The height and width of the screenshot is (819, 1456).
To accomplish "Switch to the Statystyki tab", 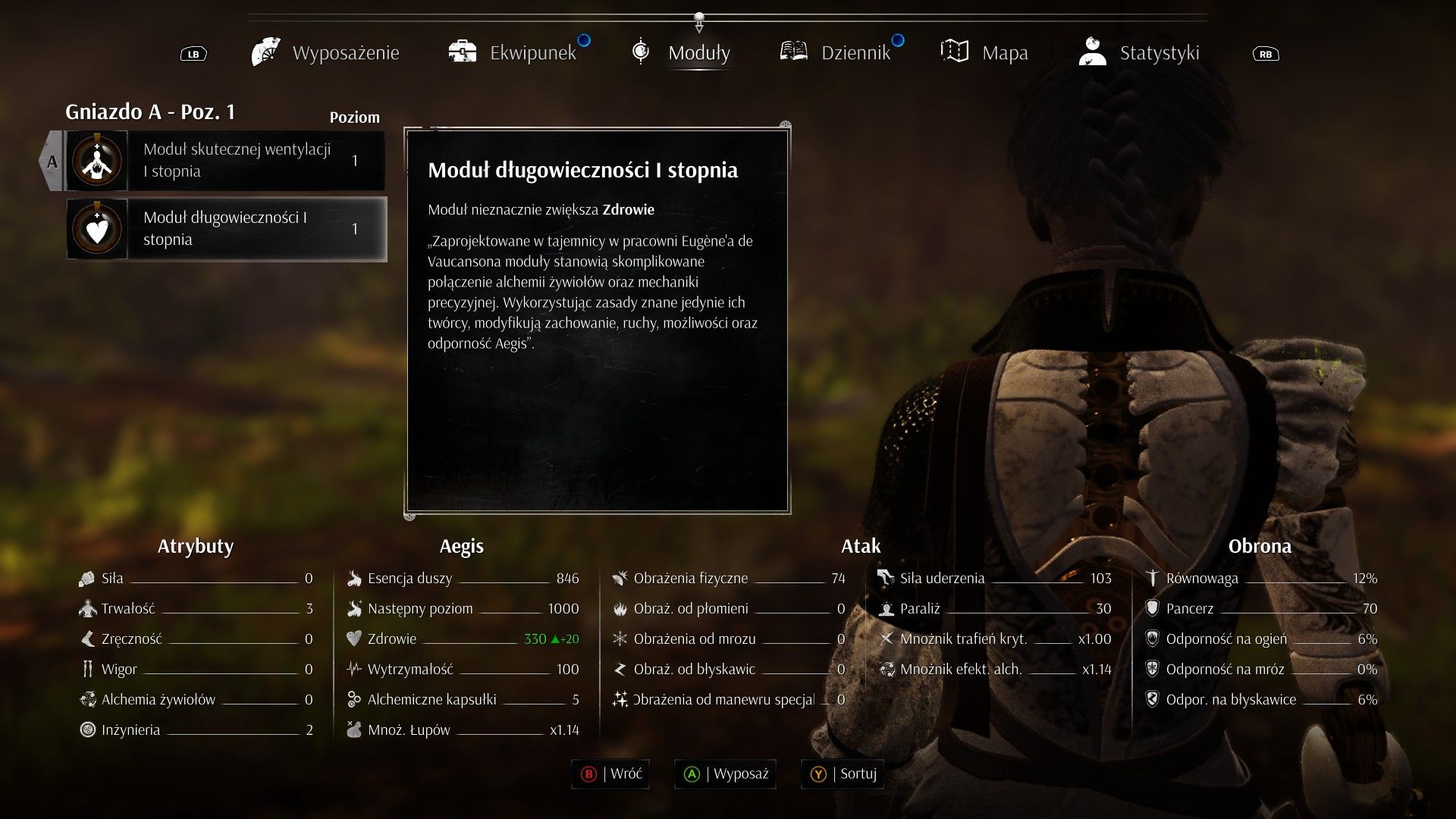I will 1140,53.
